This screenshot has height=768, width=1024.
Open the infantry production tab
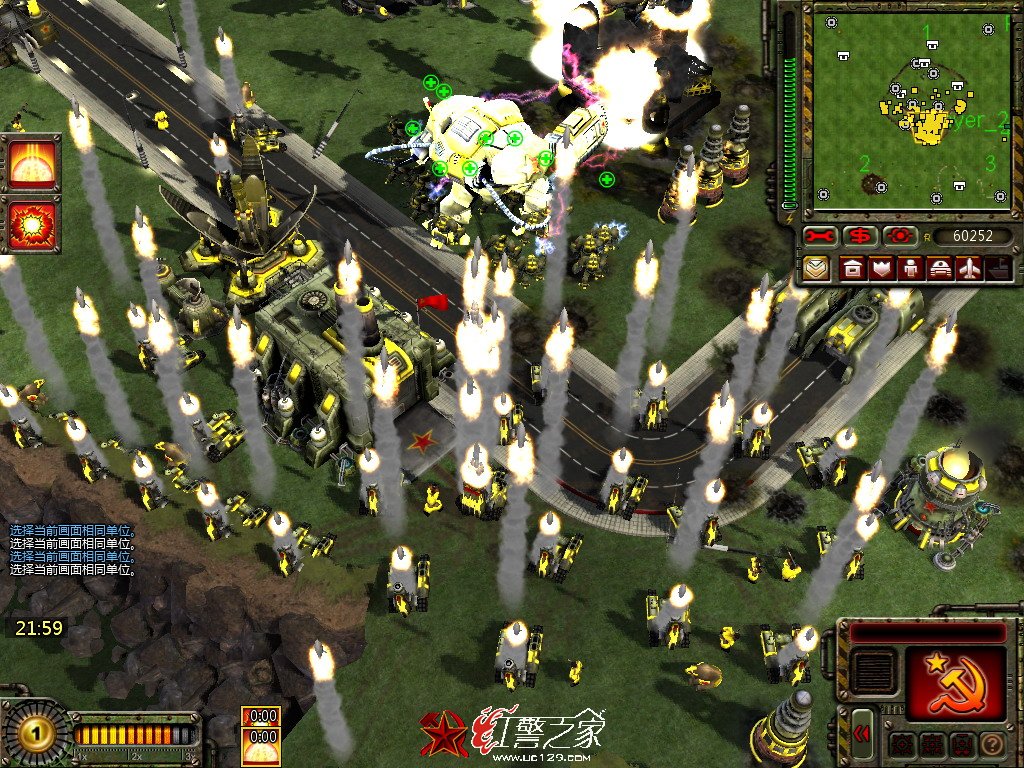[911, 268]
